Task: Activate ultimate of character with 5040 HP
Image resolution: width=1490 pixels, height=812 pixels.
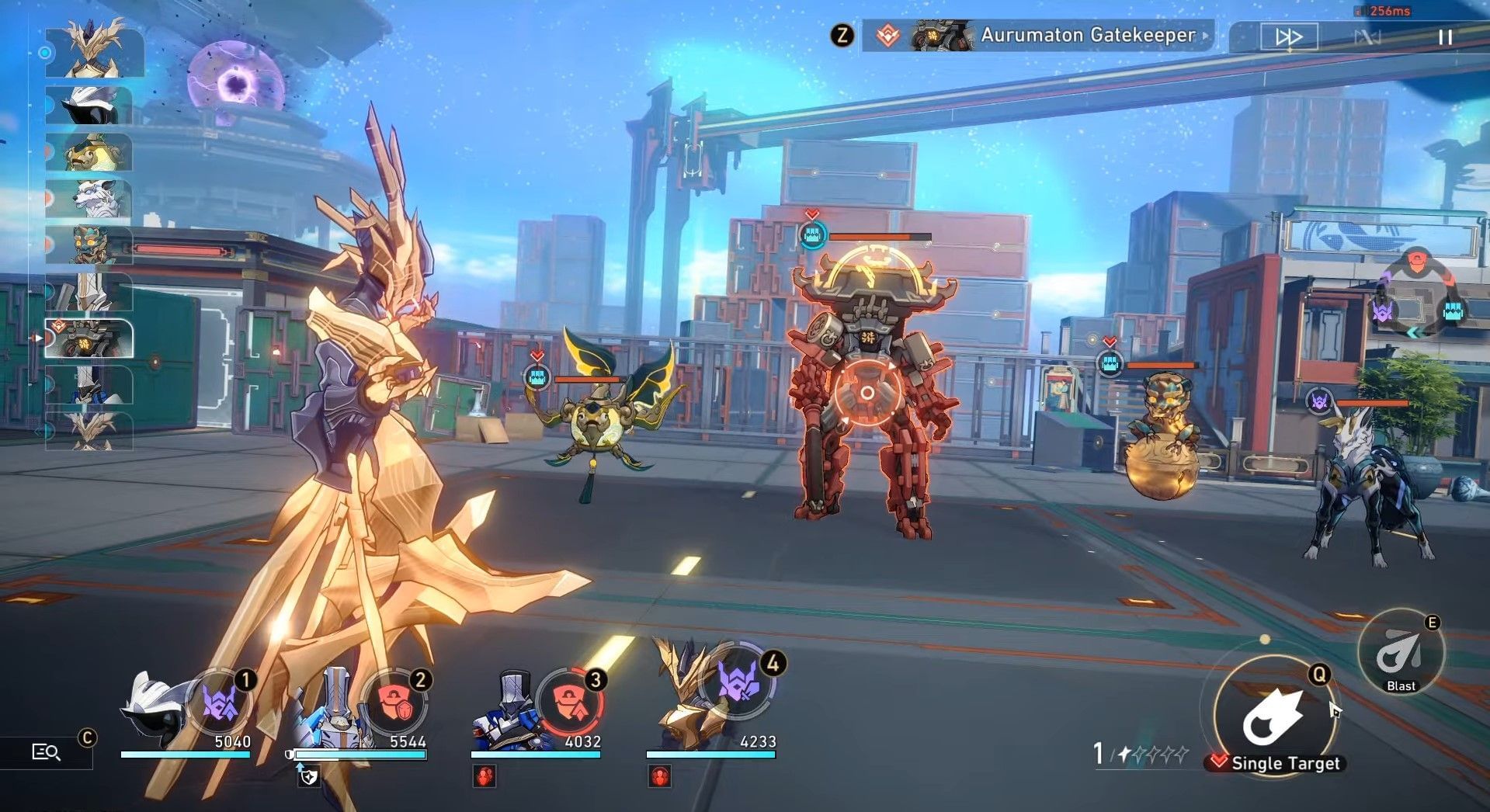Action: point(220,703)
